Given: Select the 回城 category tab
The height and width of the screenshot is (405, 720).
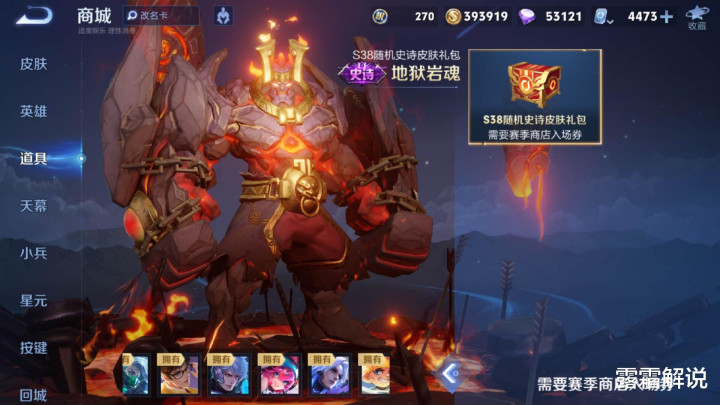Looking at the screenshot, I should coord(33,394).
